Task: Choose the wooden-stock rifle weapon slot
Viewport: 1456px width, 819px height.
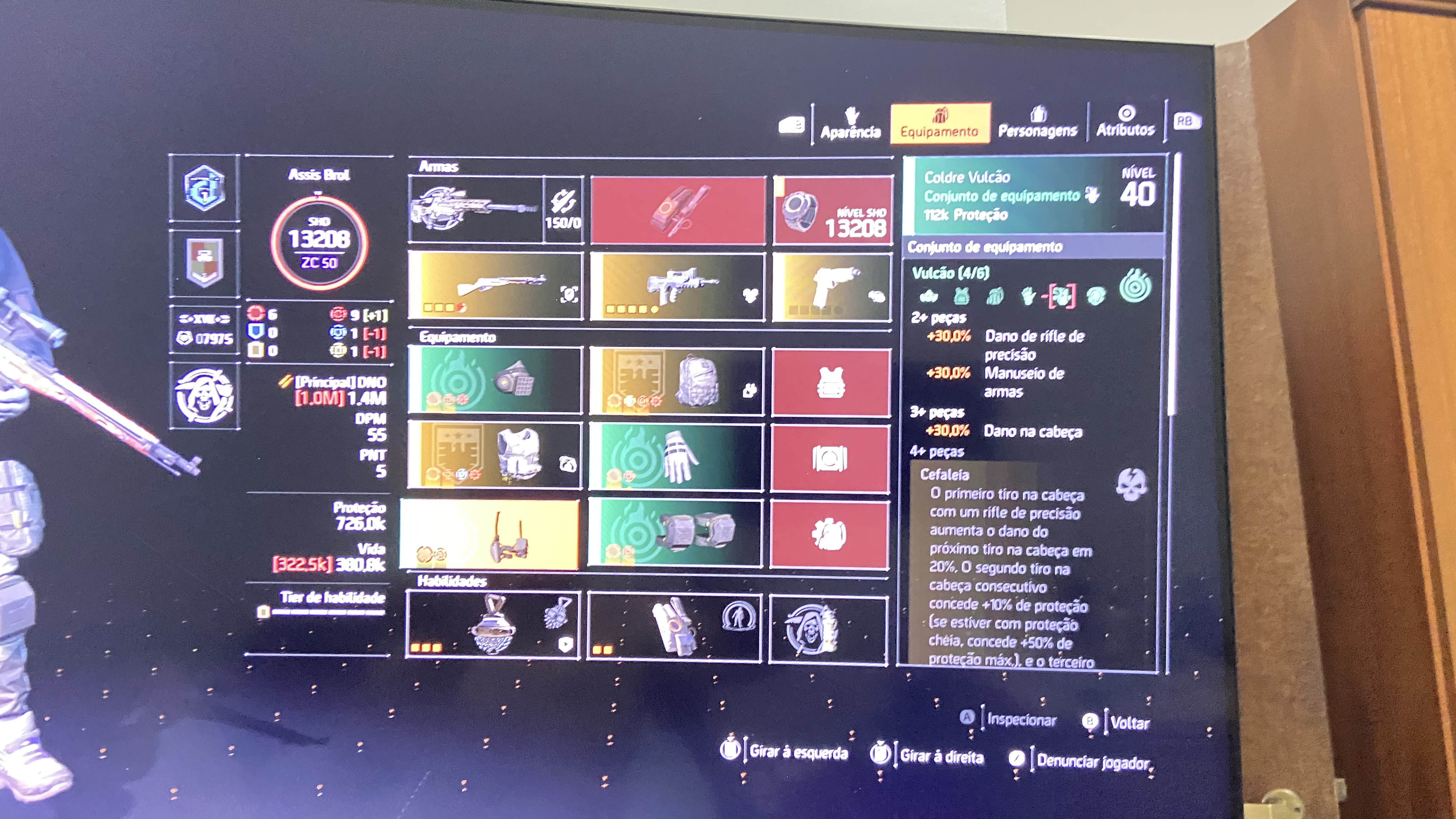Action: pos(495,286)
